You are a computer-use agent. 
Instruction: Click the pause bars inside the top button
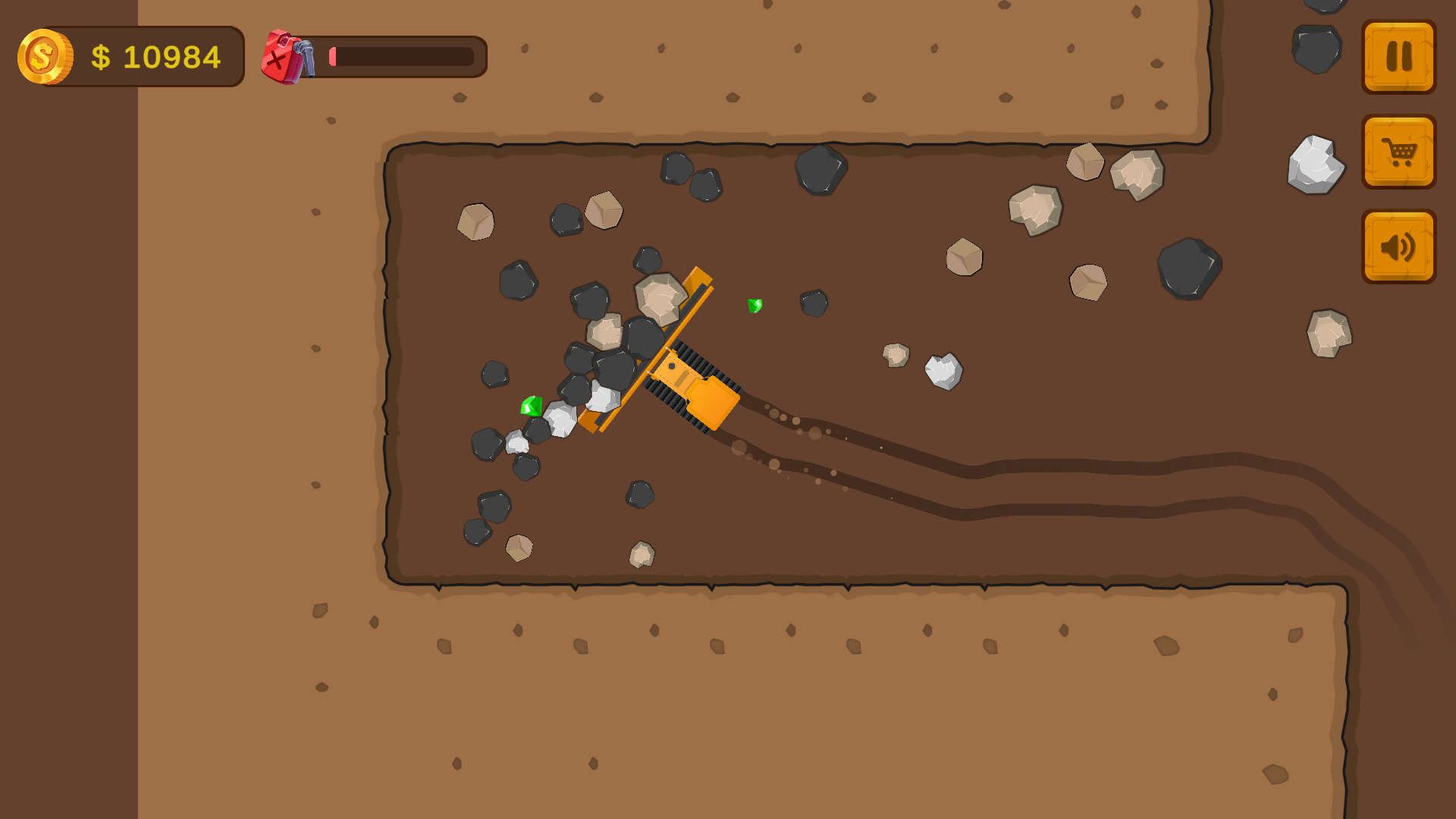pos(1398,55)
